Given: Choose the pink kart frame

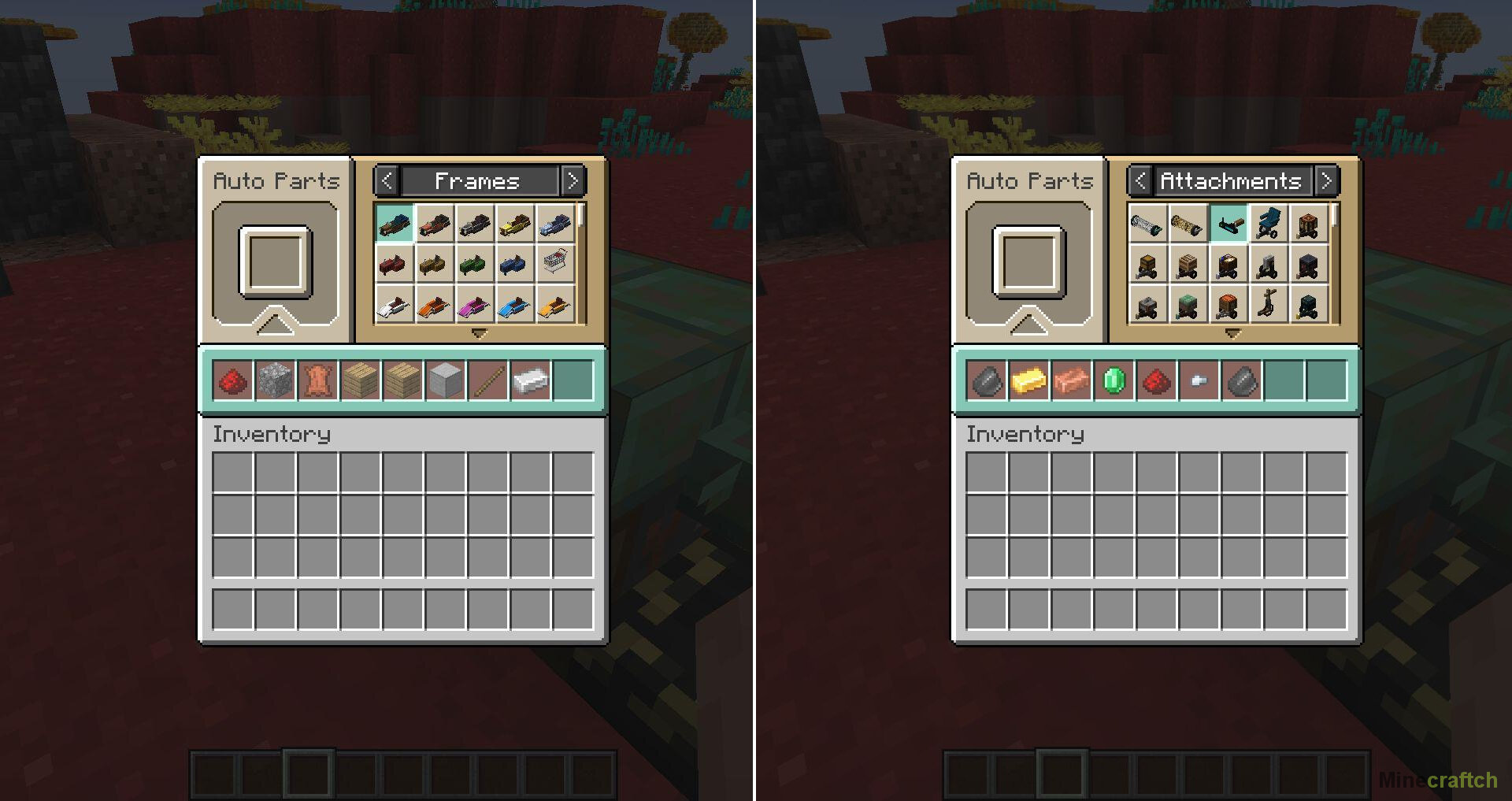Looking at the screenshot, I should point(475,306).
